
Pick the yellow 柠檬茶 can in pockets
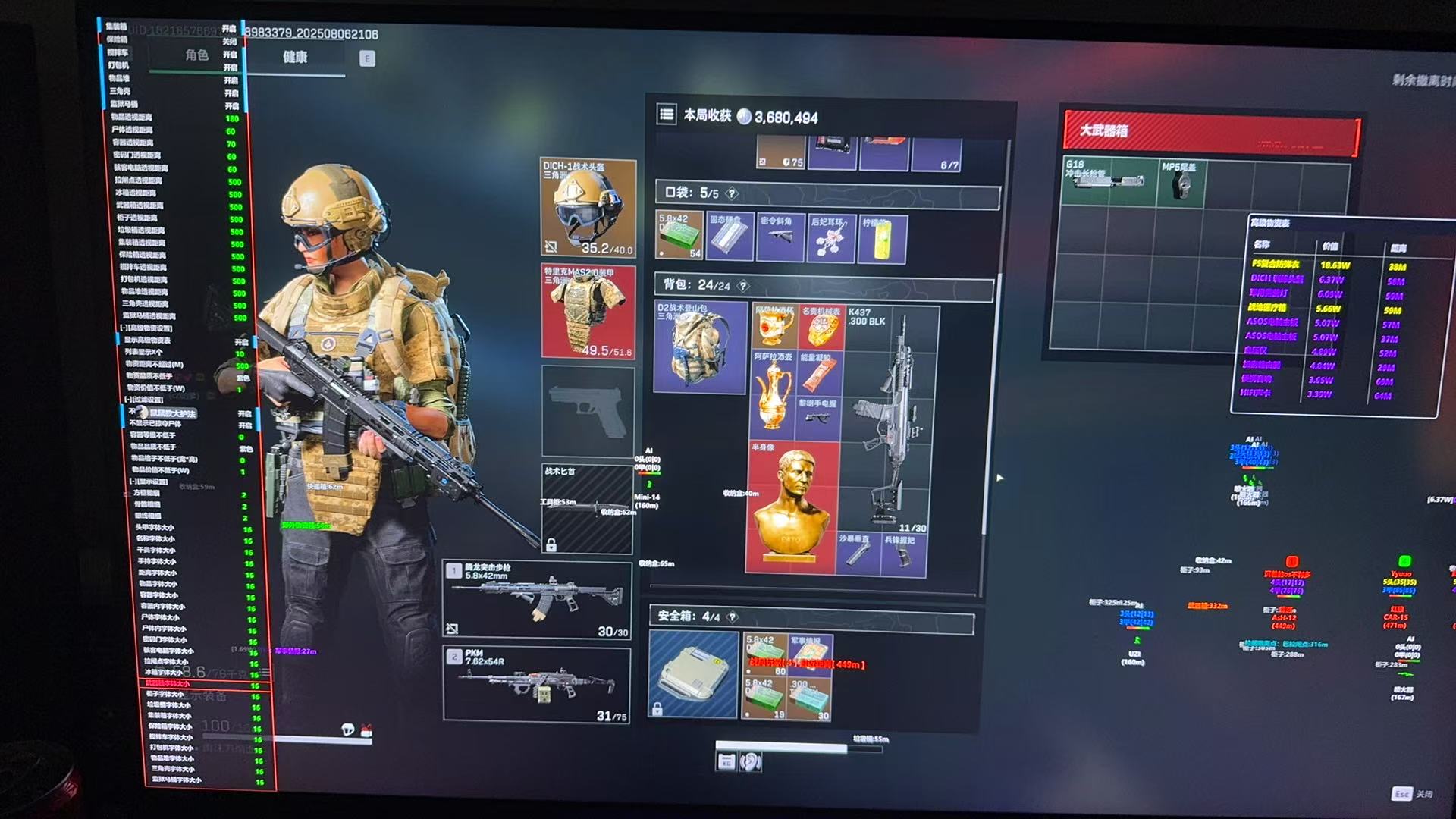[881, 239]
